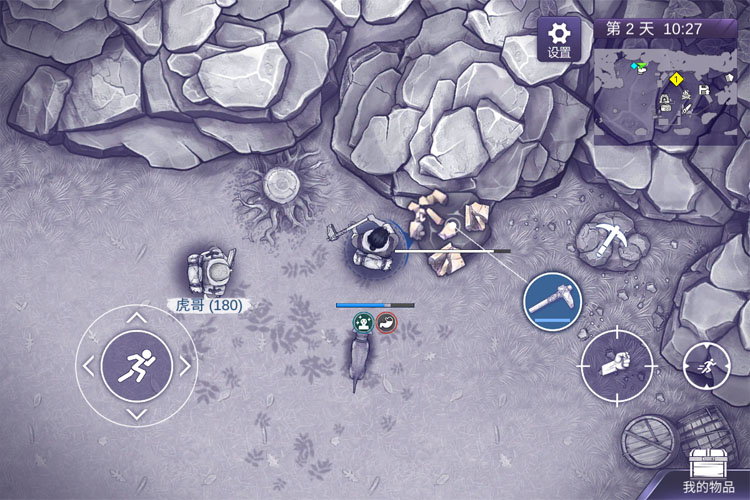Tap the running figure joystick center
The image size is (750, 500).
(137, 366)
